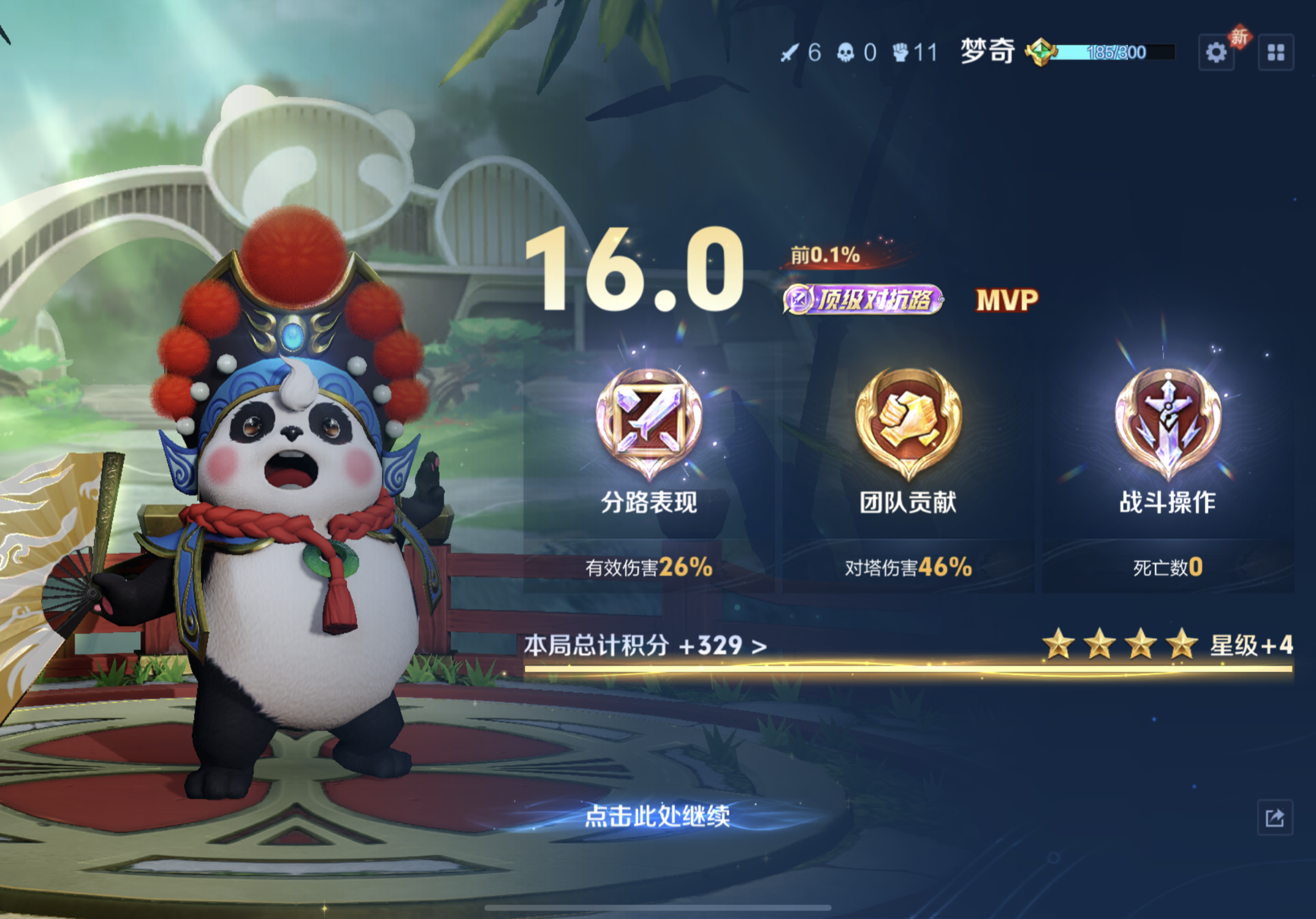The width and height of the screenshot is (1316, 919).
Task: Open the four-square grid menu
Action: tap(1276, 53)
